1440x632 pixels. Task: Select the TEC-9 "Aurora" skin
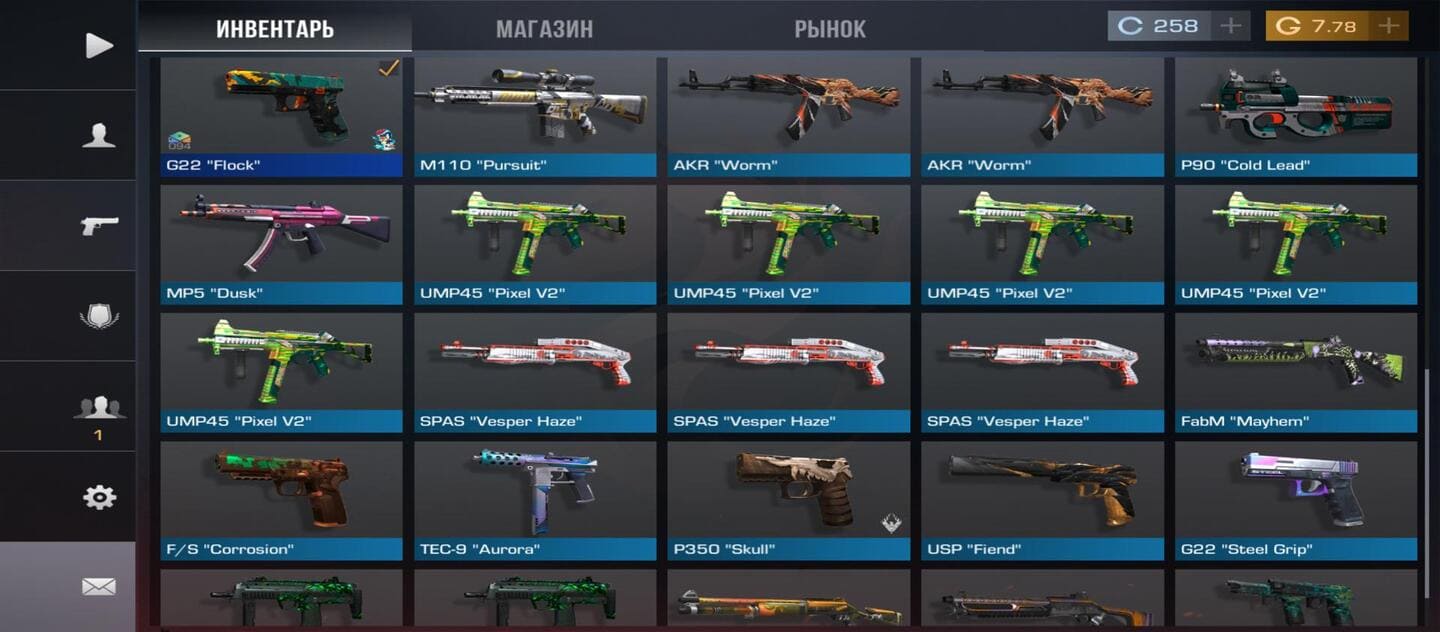point(535,499)
